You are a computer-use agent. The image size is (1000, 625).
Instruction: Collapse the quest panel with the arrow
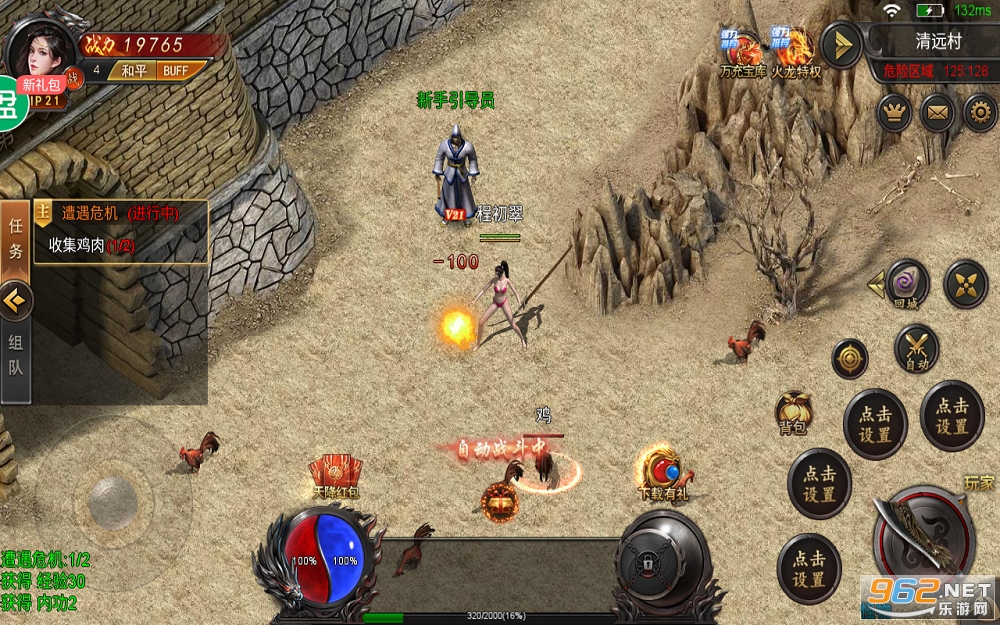click(15, 298)
